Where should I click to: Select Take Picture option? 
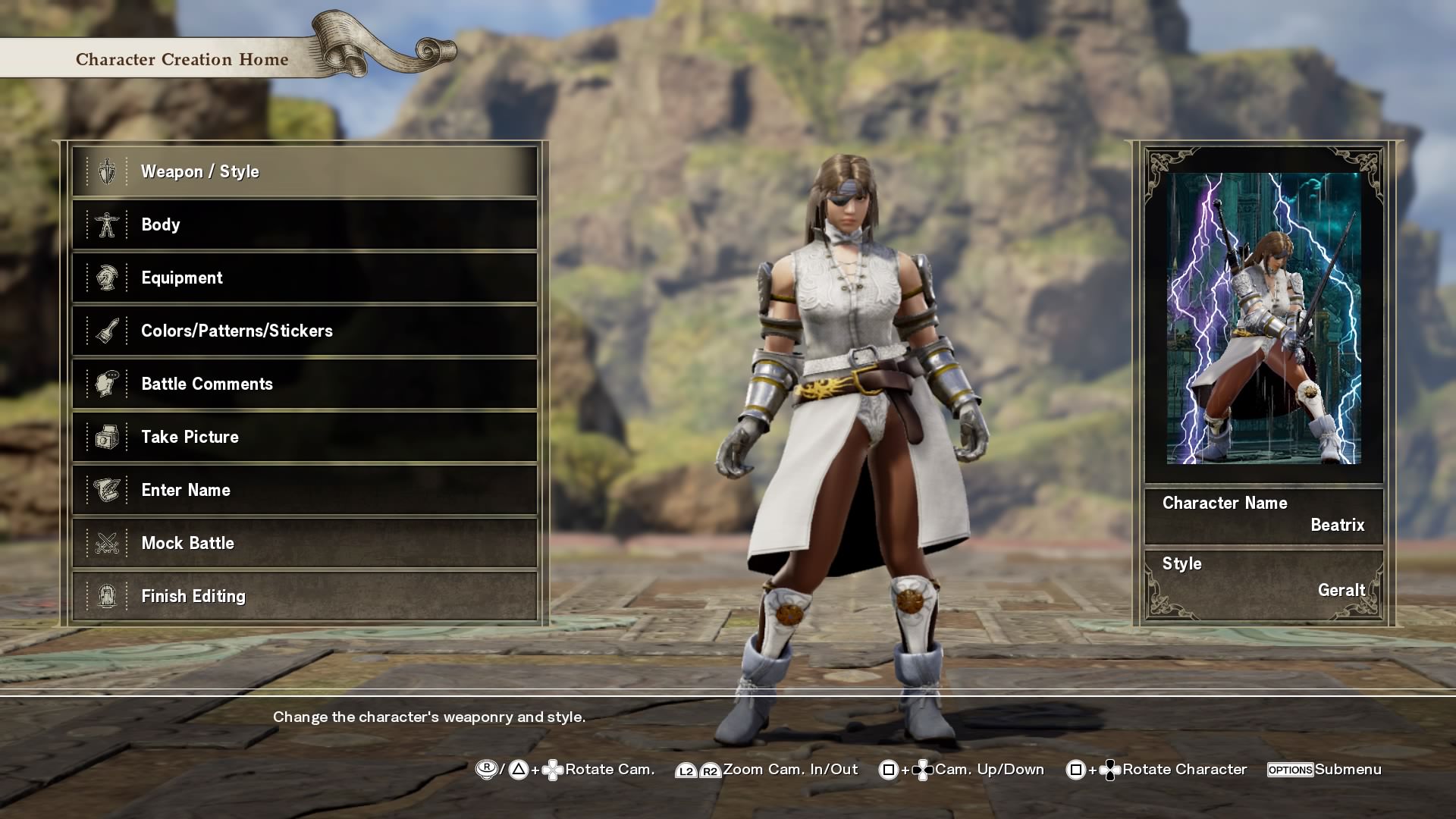pyautogui.click(x=304, y=438)
